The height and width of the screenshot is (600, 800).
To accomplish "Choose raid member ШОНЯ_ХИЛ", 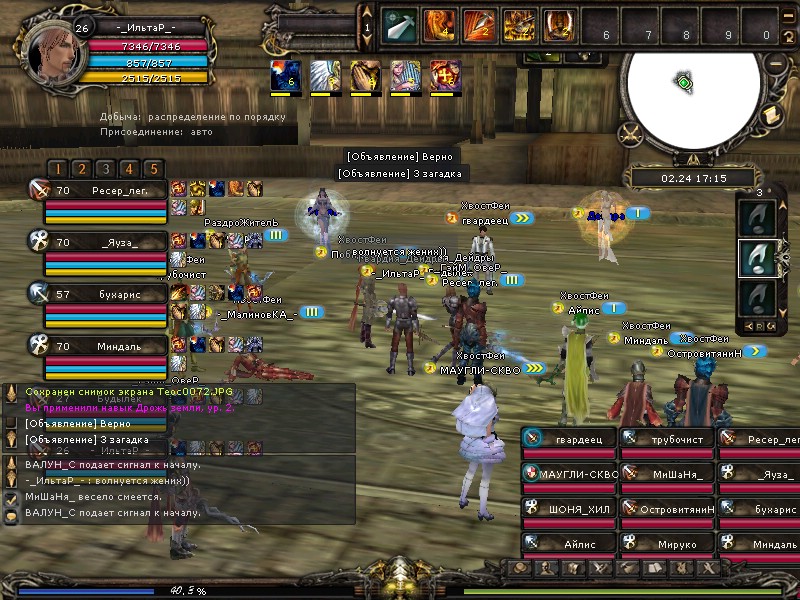I will click(x=569, y=510).
